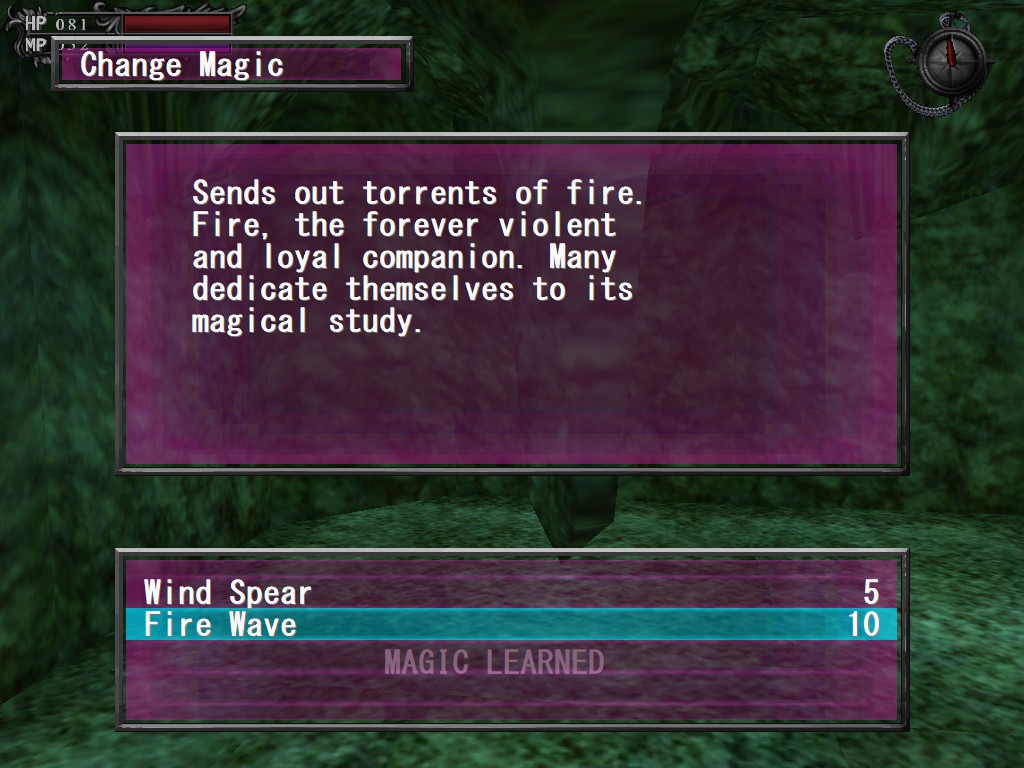
Task: Choose the Fire Wave spell
Action: pyautogui.click(x=221, y=625)
